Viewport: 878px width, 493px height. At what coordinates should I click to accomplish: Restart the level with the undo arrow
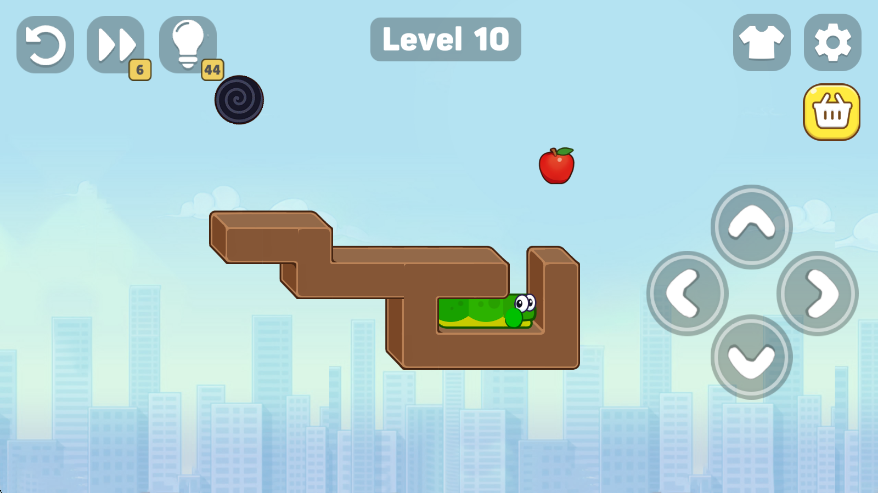pos(45,44)
